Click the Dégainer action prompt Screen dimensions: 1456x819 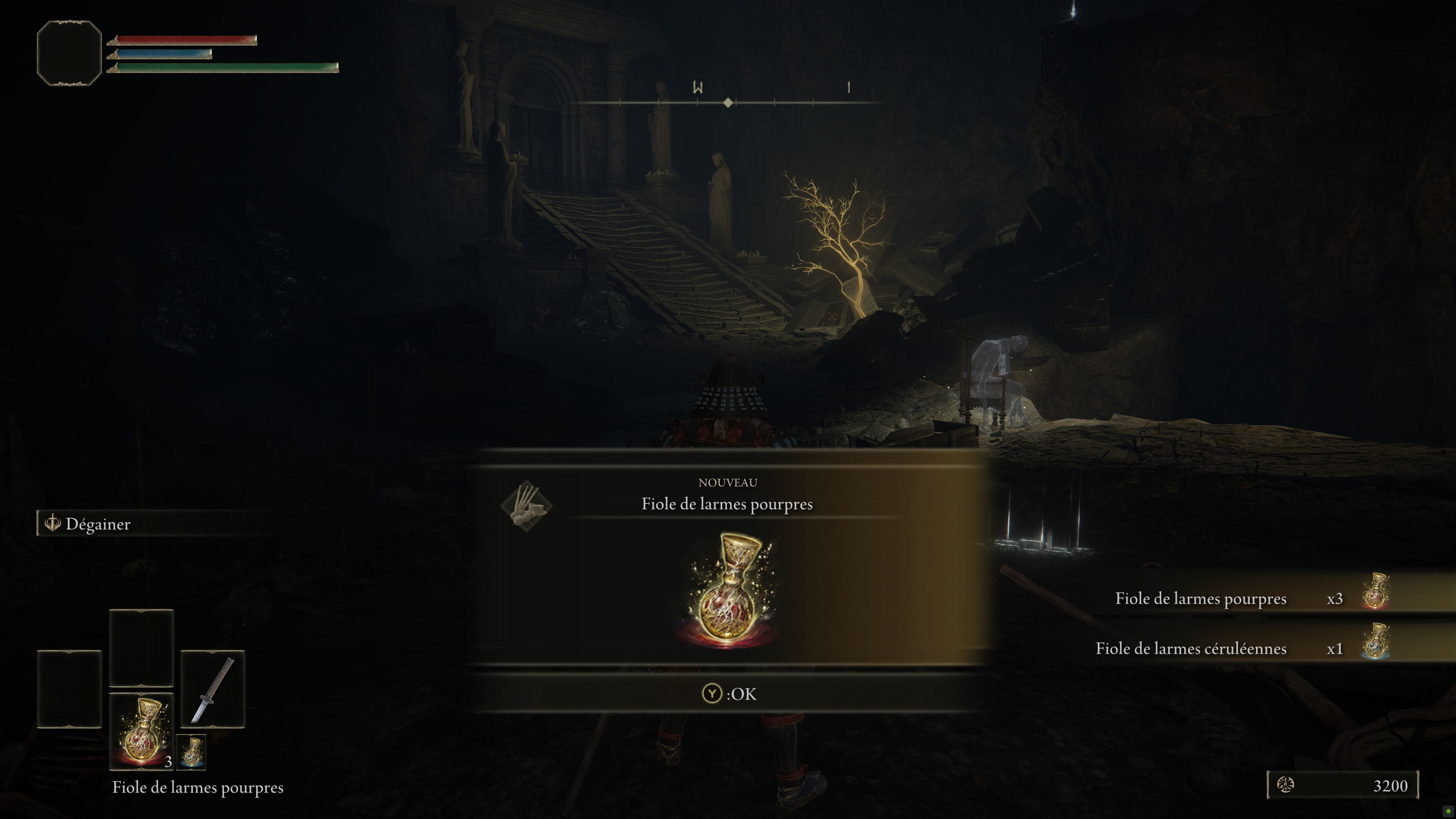click(97, 524)
